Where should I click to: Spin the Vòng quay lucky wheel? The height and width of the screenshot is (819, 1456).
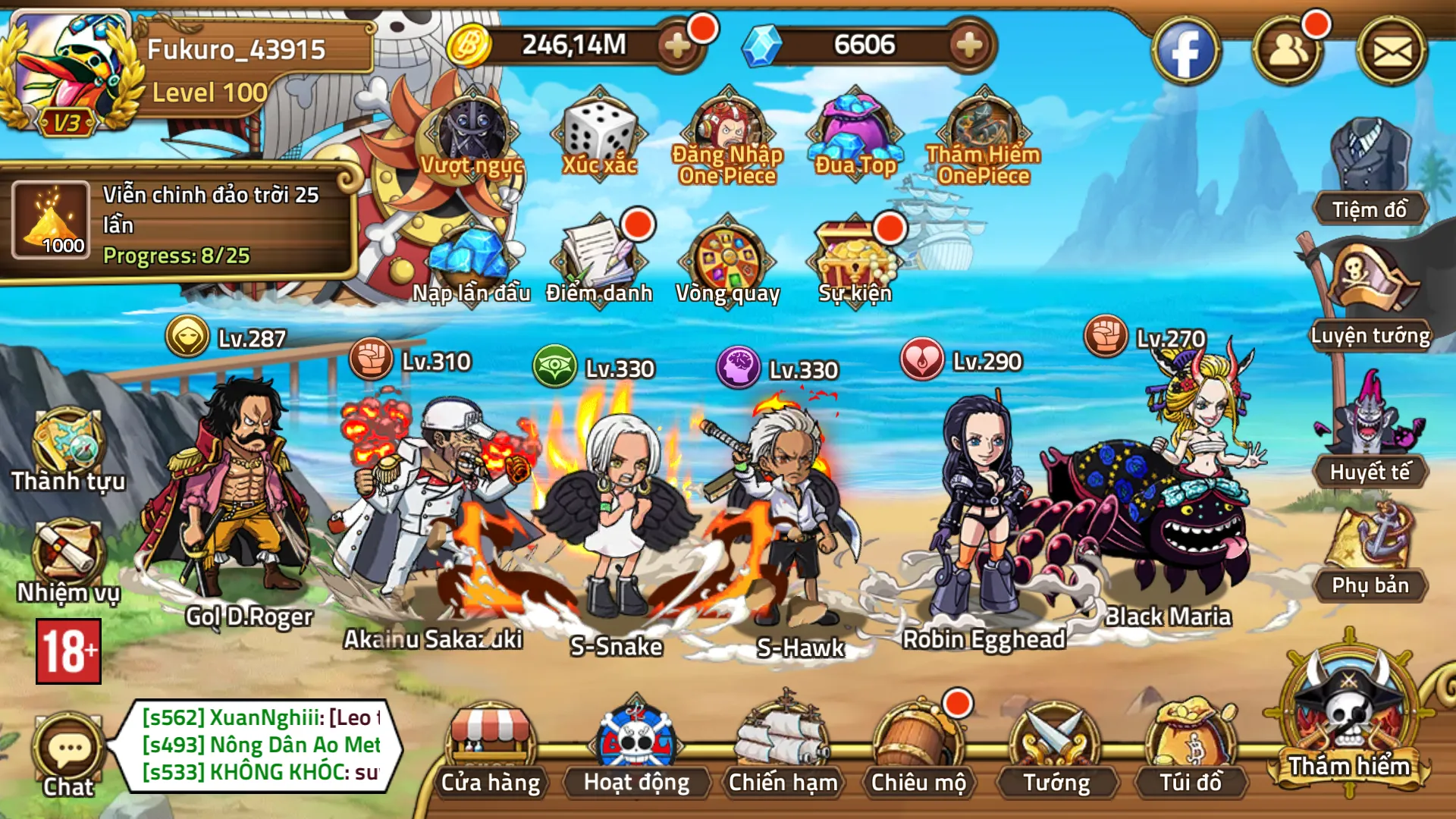click(x=730, y=258)
